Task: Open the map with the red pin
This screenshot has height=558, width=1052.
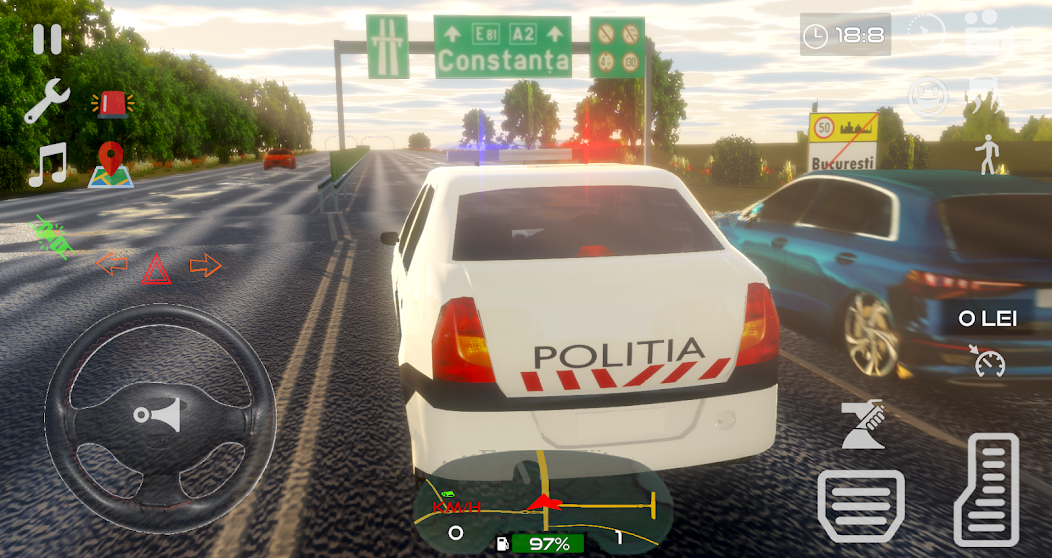Action: click(x=110, y=165)
